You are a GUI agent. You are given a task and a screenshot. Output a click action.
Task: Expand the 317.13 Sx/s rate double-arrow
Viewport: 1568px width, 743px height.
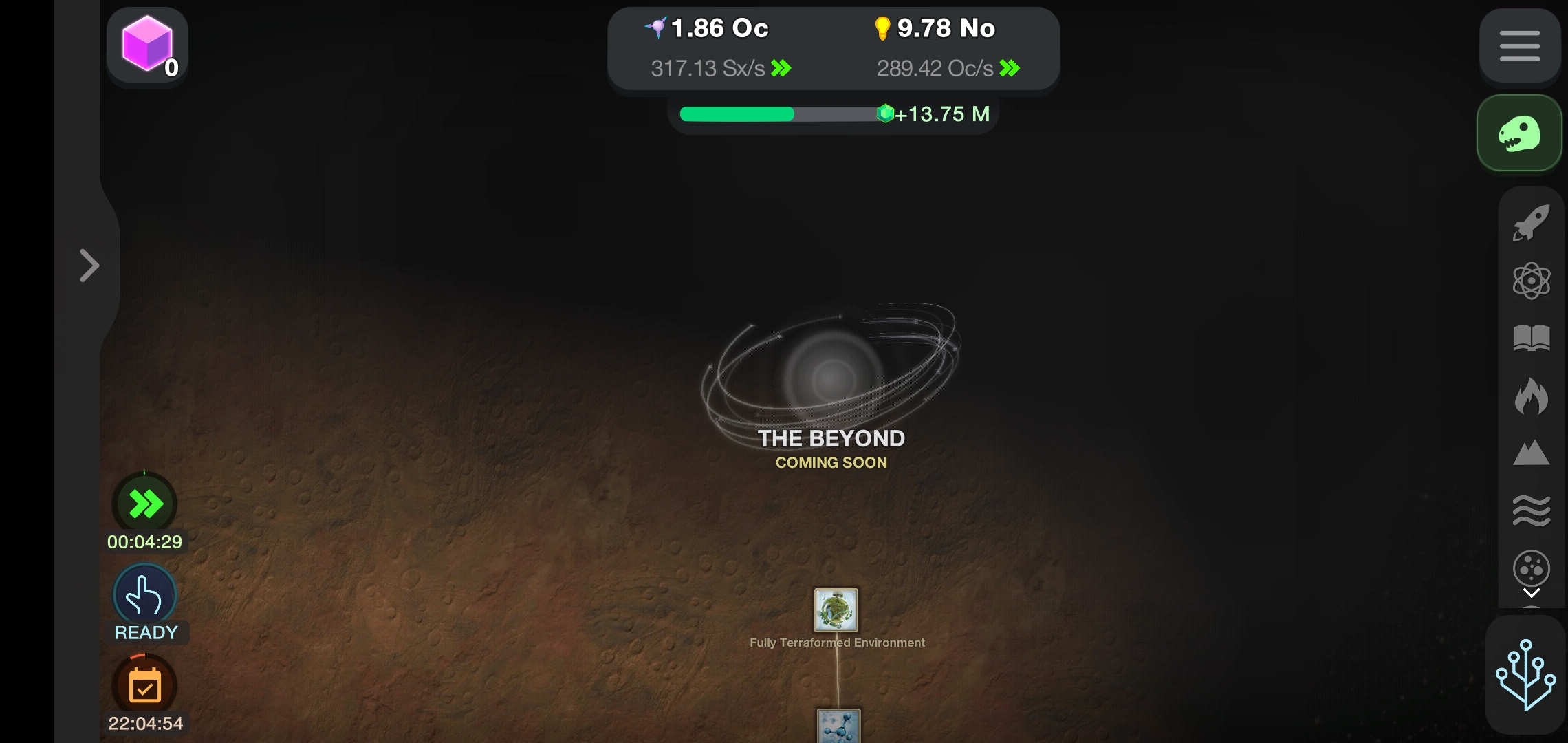click(x=781, y=68)
